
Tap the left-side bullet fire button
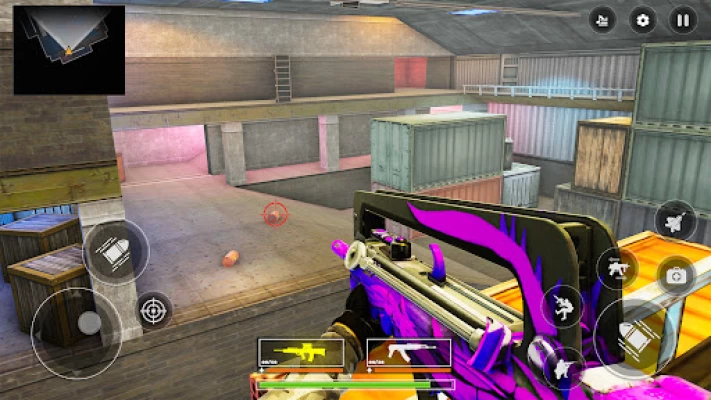tap(116, 252)
